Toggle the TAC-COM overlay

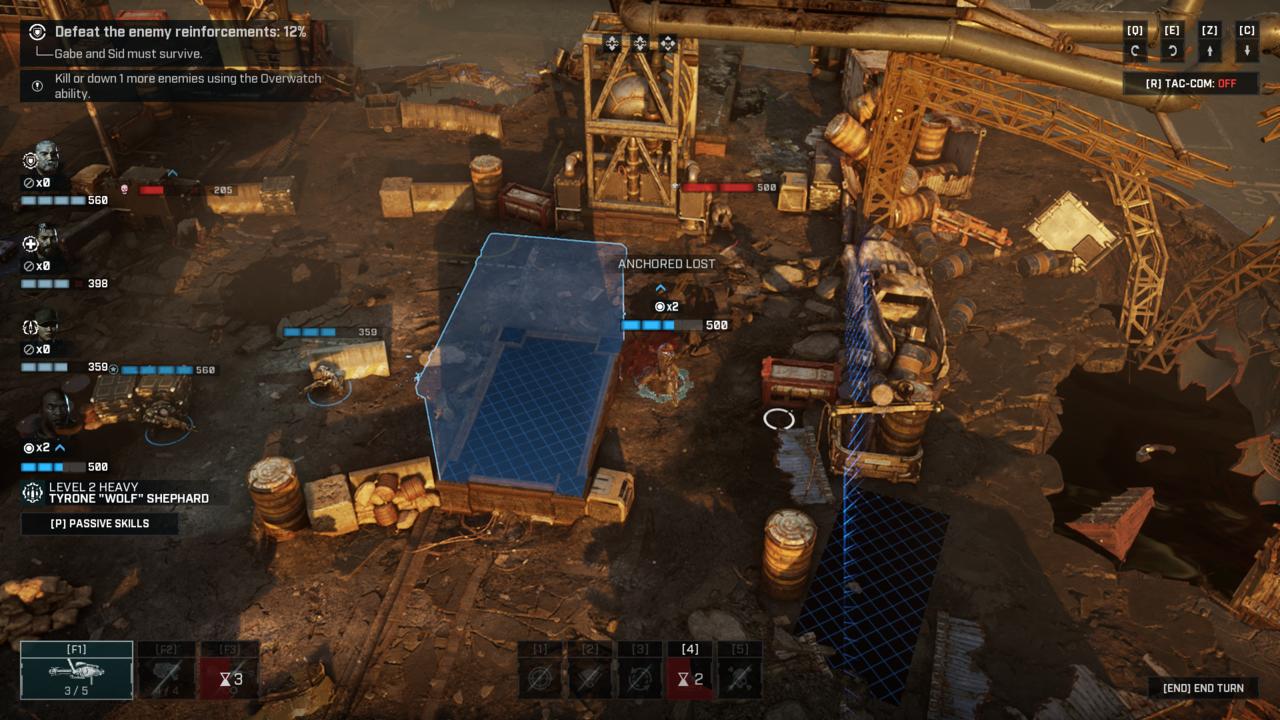1190,84
